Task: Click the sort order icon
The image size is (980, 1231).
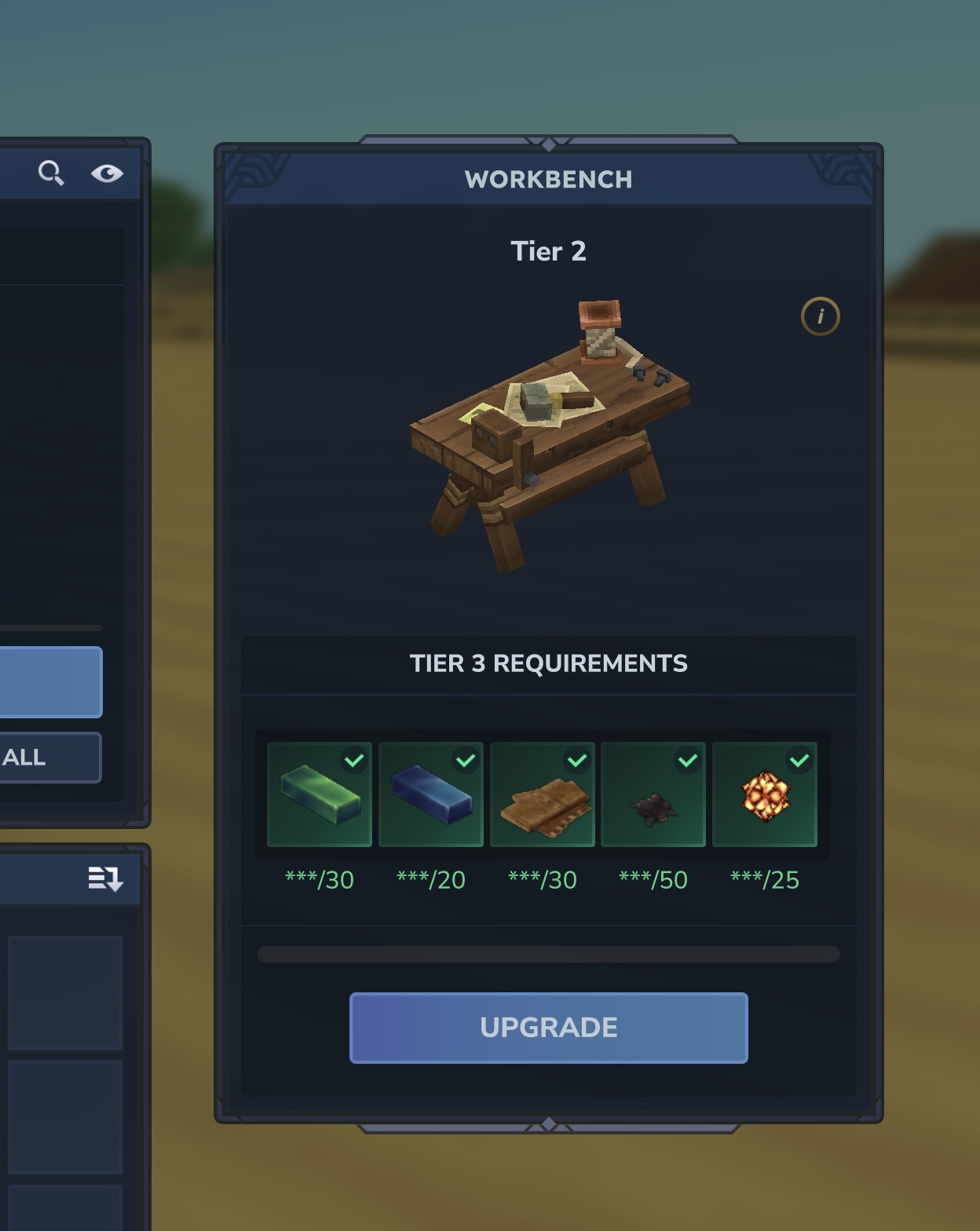Action: [x=105, y=879]
